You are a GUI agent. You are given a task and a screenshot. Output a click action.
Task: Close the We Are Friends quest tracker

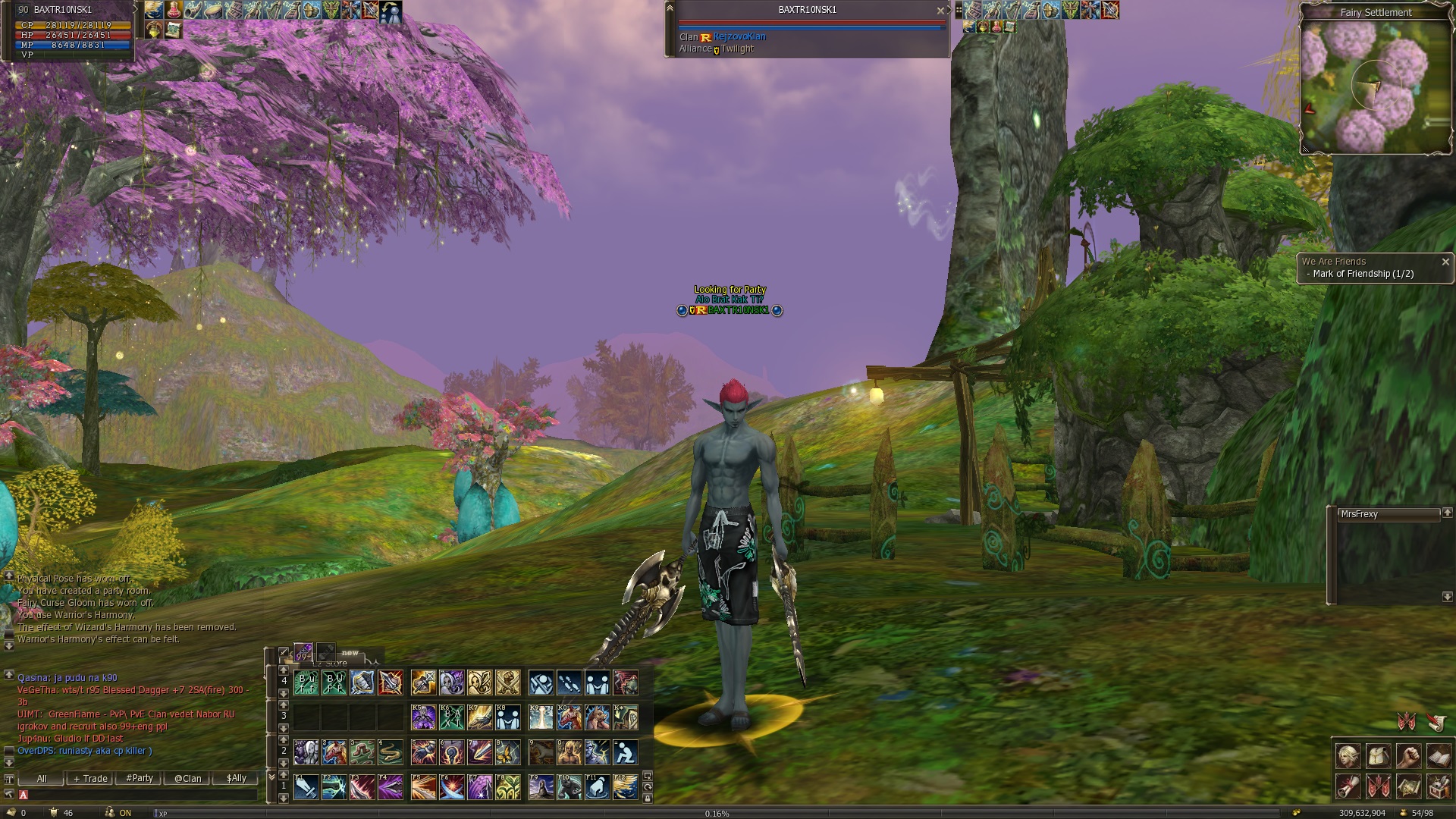[1445, 262]
